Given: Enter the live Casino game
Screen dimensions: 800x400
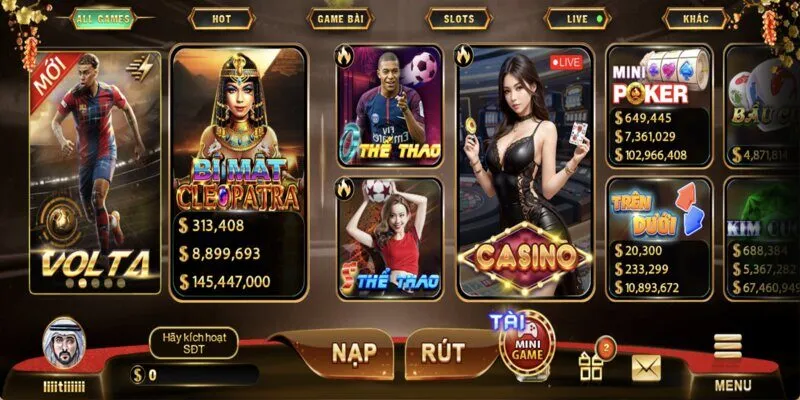Looking at the screenshot, I should 524,172.
